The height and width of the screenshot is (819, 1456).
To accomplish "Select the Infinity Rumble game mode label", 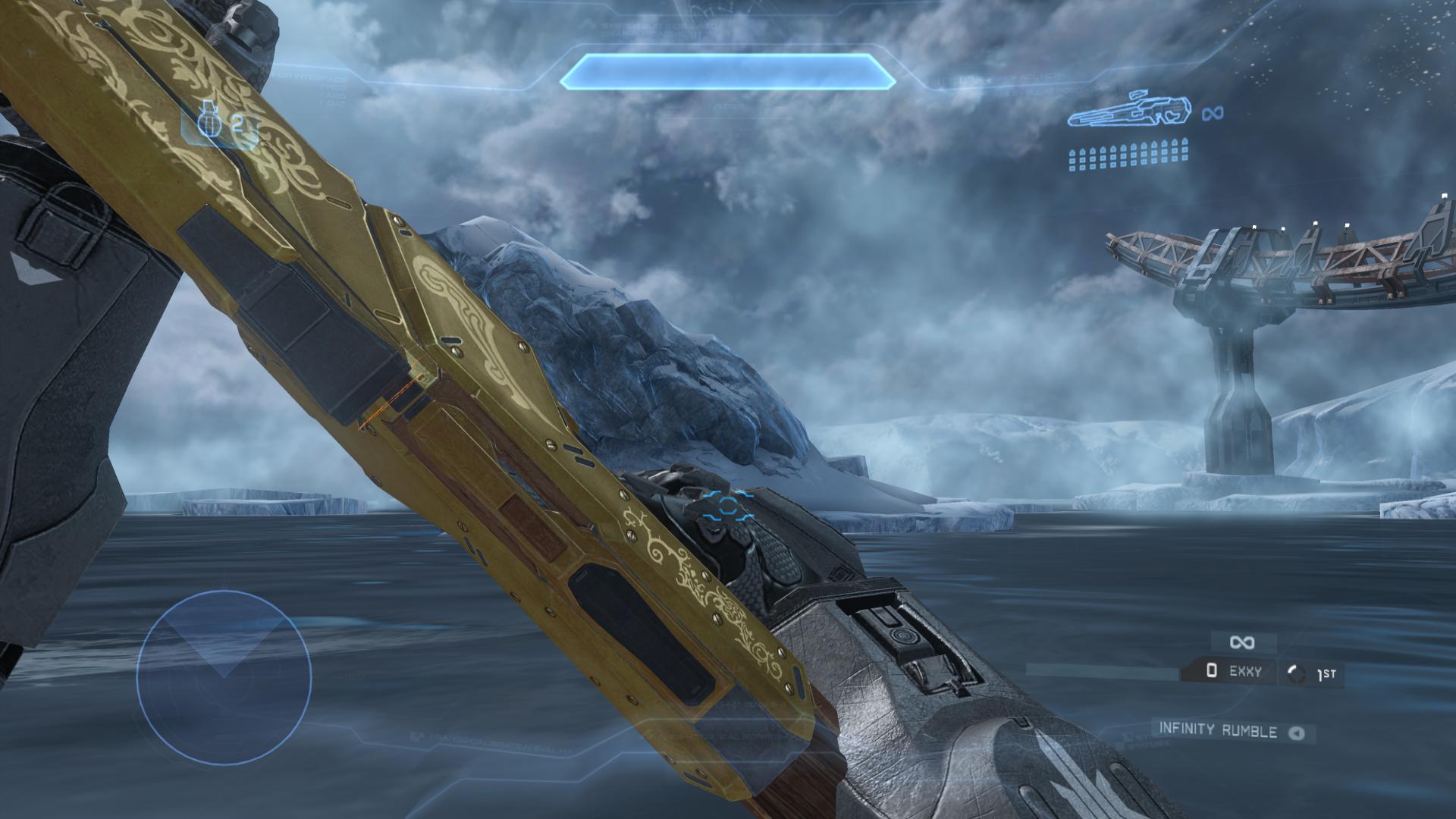I will (1218, 730).
